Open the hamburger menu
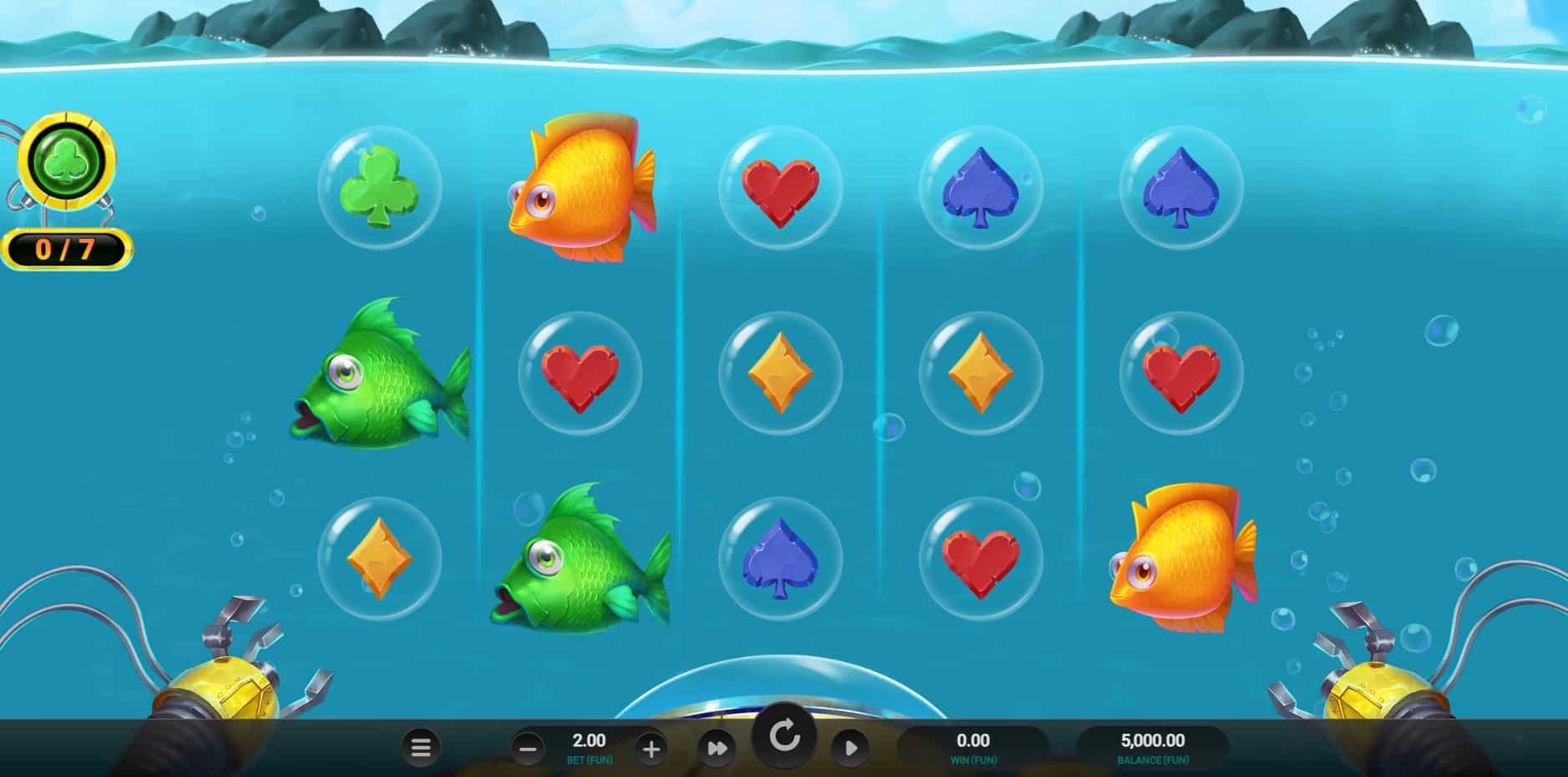Viewport: 1568px width, 777px height. [421, 748]
